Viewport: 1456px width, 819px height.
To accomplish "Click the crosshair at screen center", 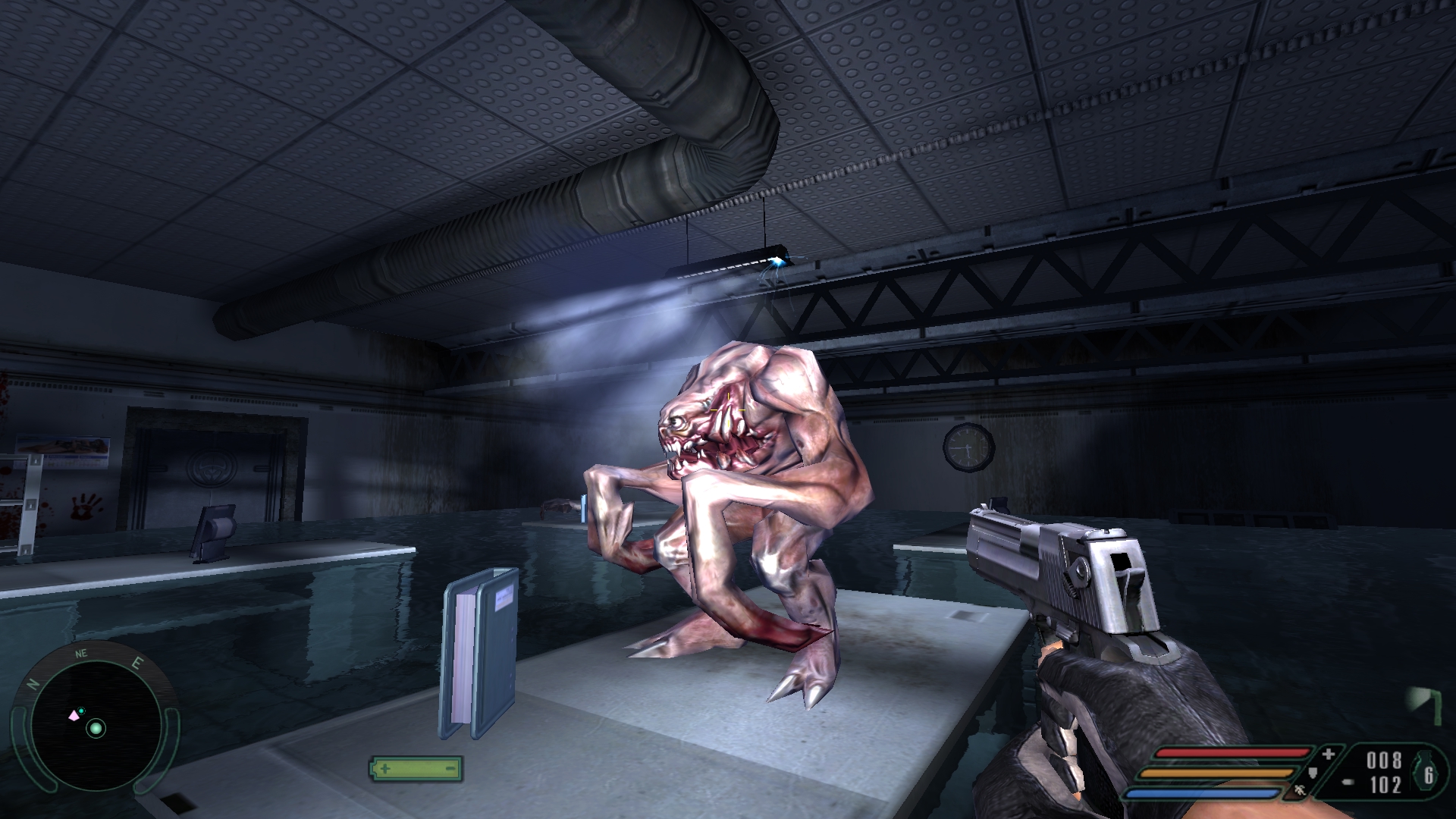I will click(x=728, y=409).
